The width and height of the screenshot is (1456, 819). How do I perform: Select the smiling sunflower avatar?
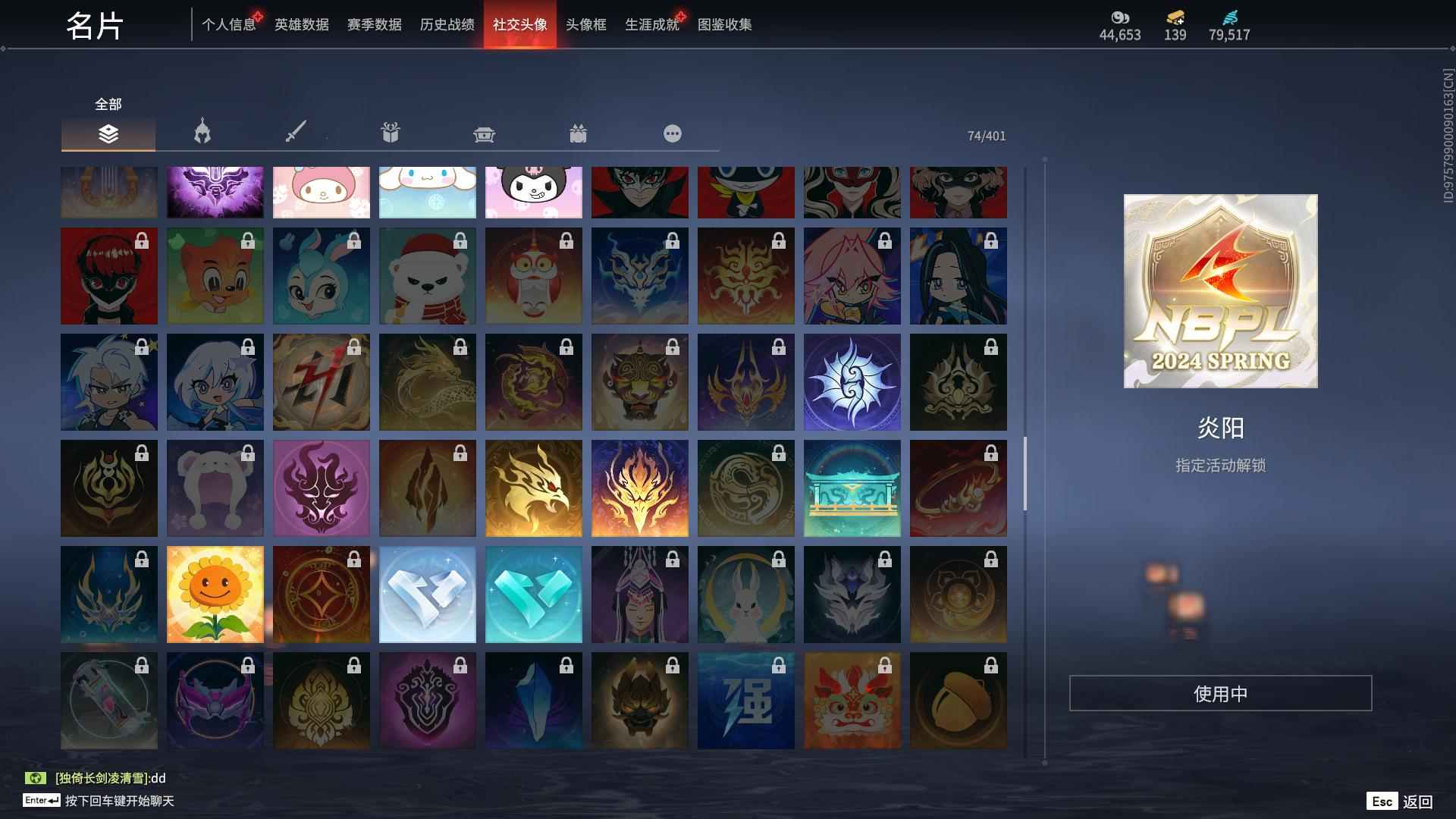(x=215, y=594)
